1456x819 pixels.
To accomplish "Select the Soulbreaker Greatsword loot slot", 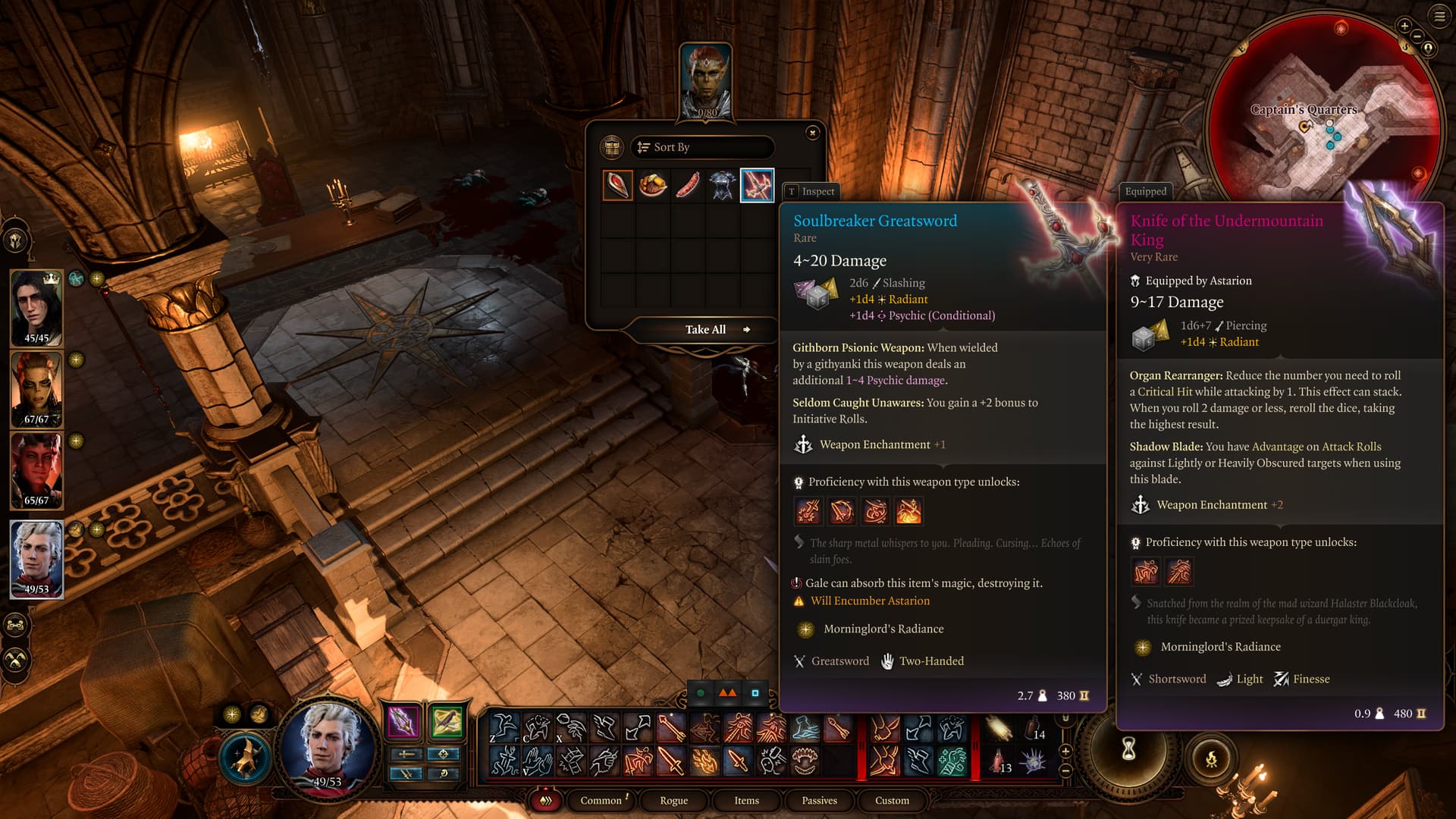I will point(757,186).
